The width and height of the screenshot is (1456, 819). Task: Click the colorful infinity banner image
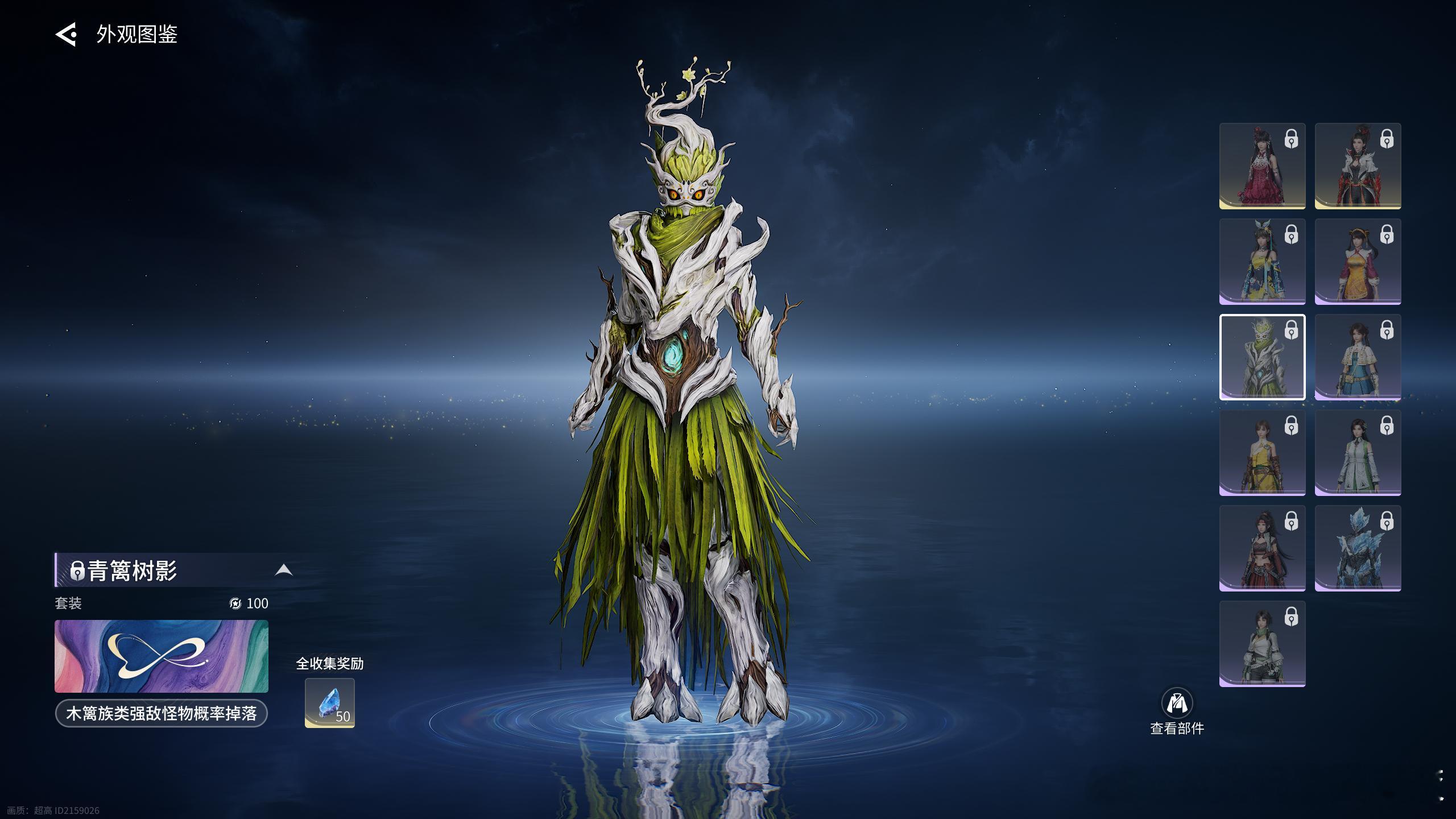point(162,656)
